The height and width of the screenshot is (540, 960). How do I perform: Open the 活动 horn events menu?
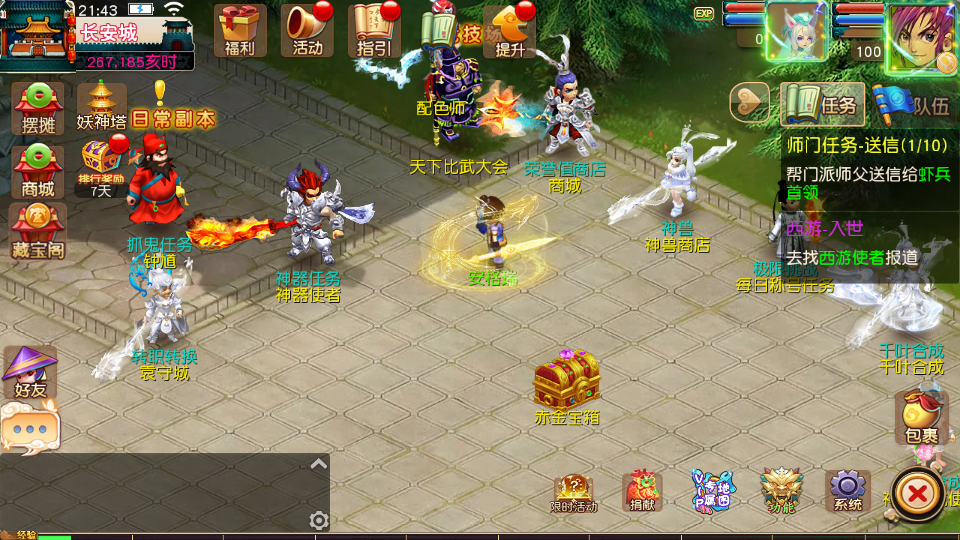point(308,30)
